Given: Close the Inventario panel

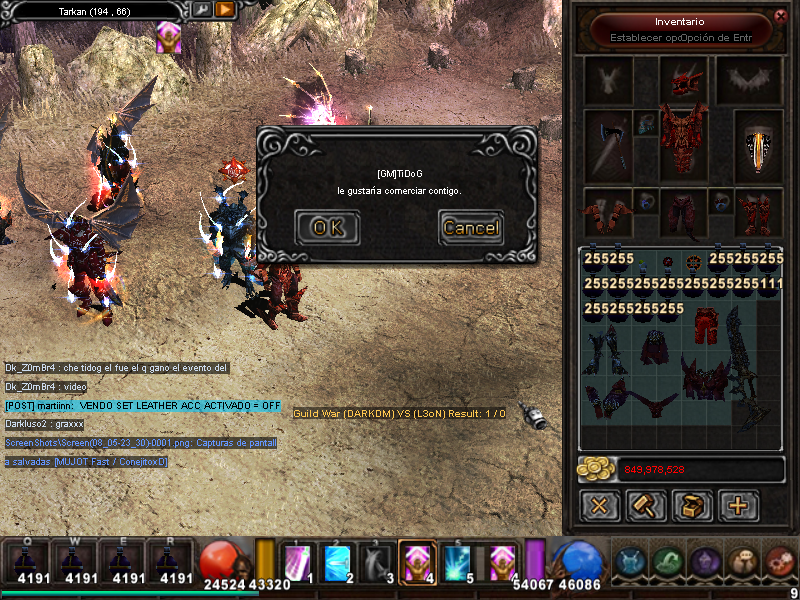Looking at the screenshot, I should click(x=780, y=15).
